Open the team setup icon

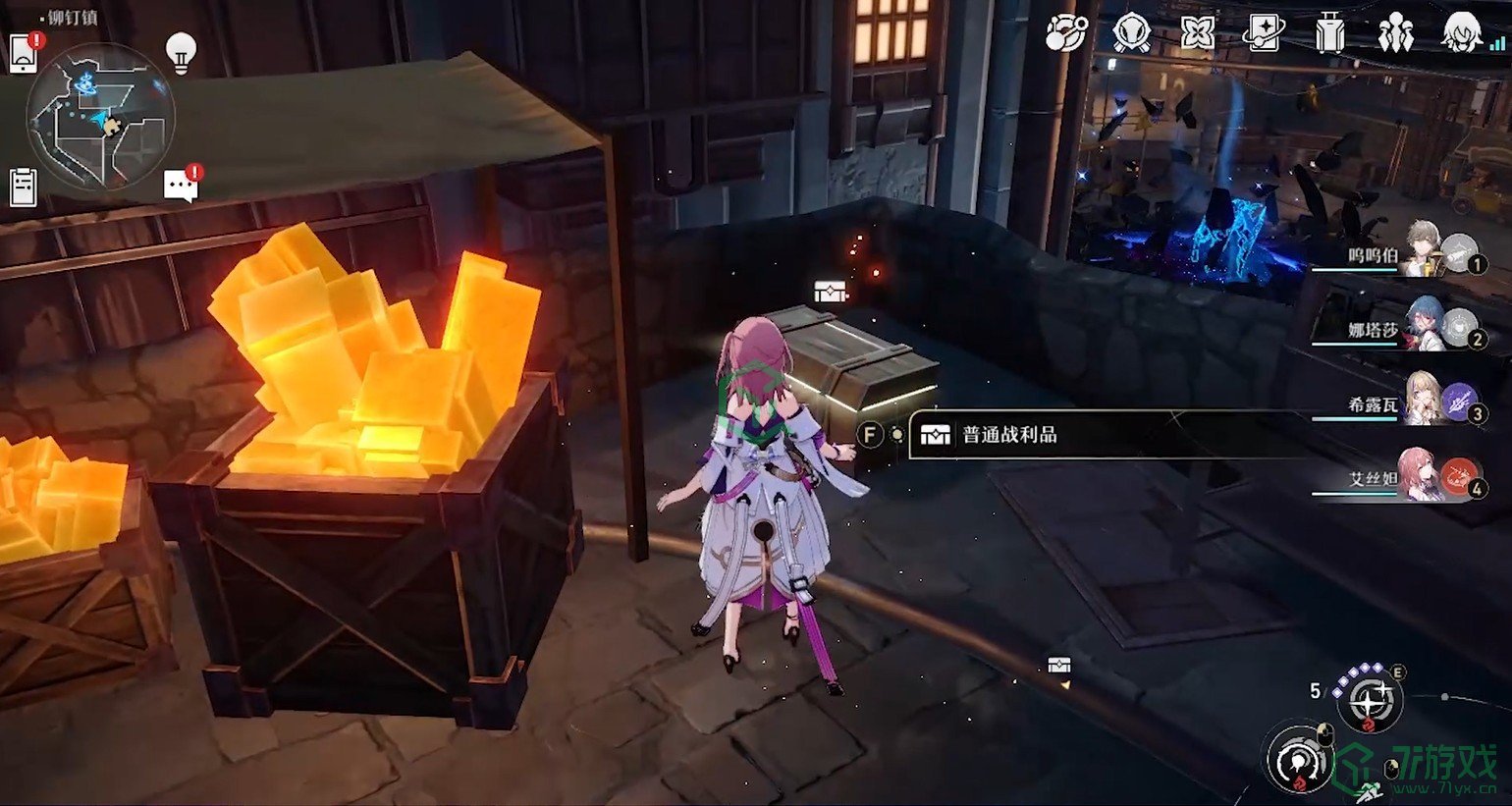1395,34
